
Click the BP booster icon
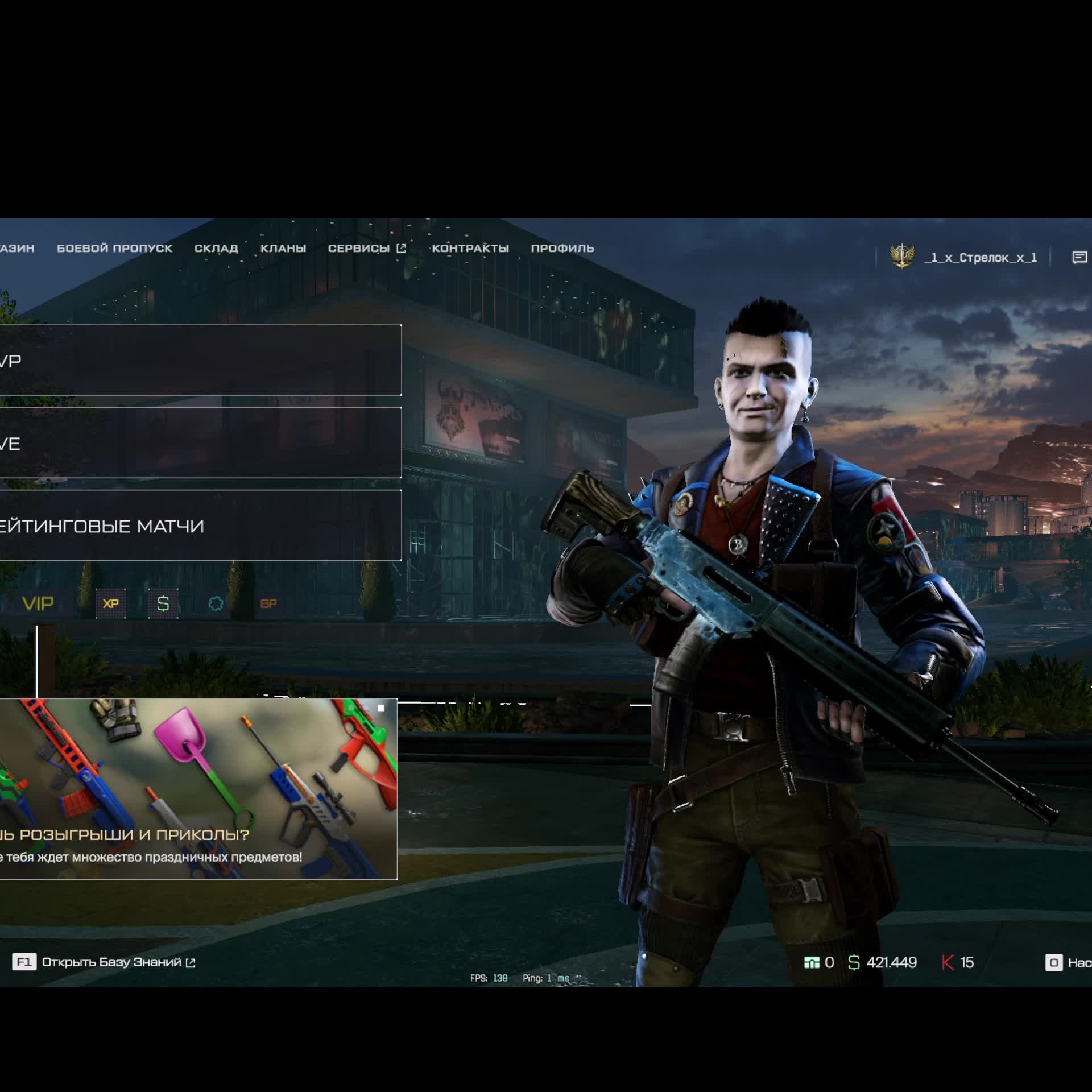pyautogui.click(x=268, y=603)
